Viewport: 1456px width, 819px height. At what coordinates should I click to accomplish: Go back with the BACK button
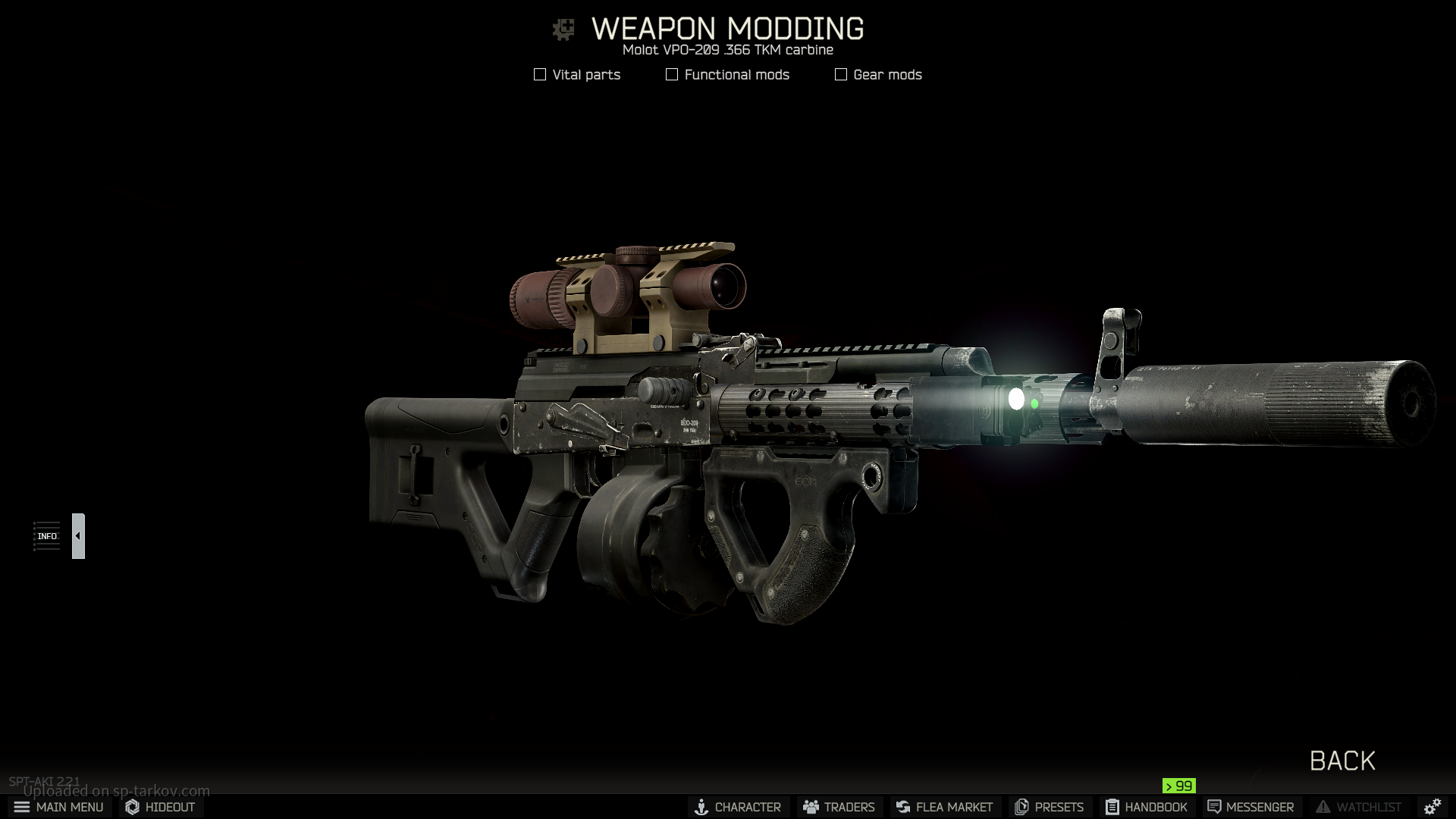point(1342,761)
